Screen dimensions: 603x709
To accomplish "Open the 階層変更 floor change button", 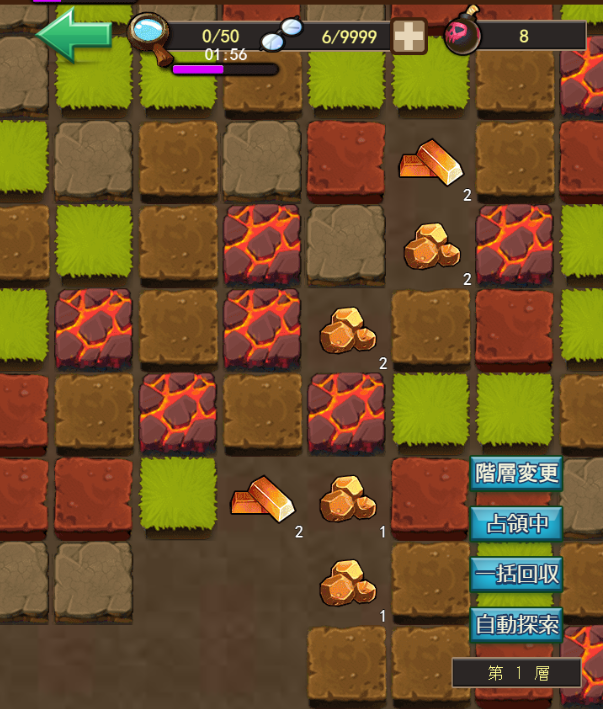I will [x=517, y=472].
